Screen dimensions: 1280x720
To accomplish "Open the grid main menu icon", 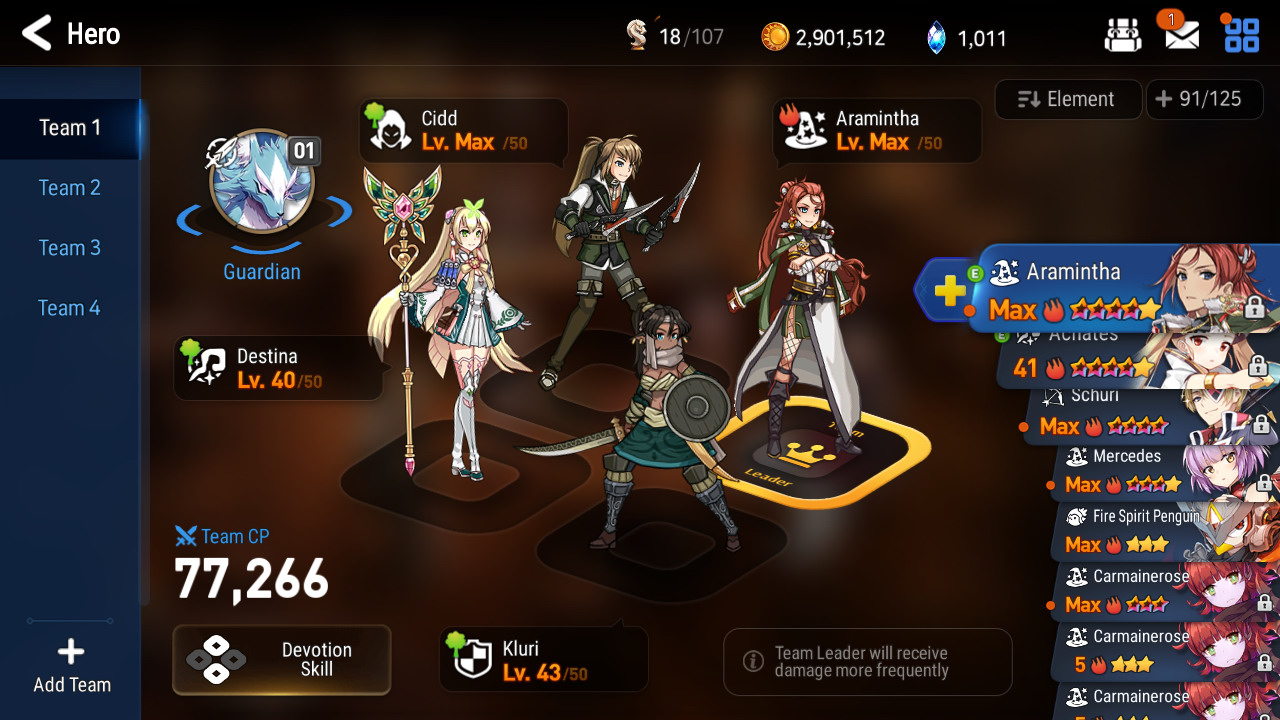I will (x=1242, y=36).
